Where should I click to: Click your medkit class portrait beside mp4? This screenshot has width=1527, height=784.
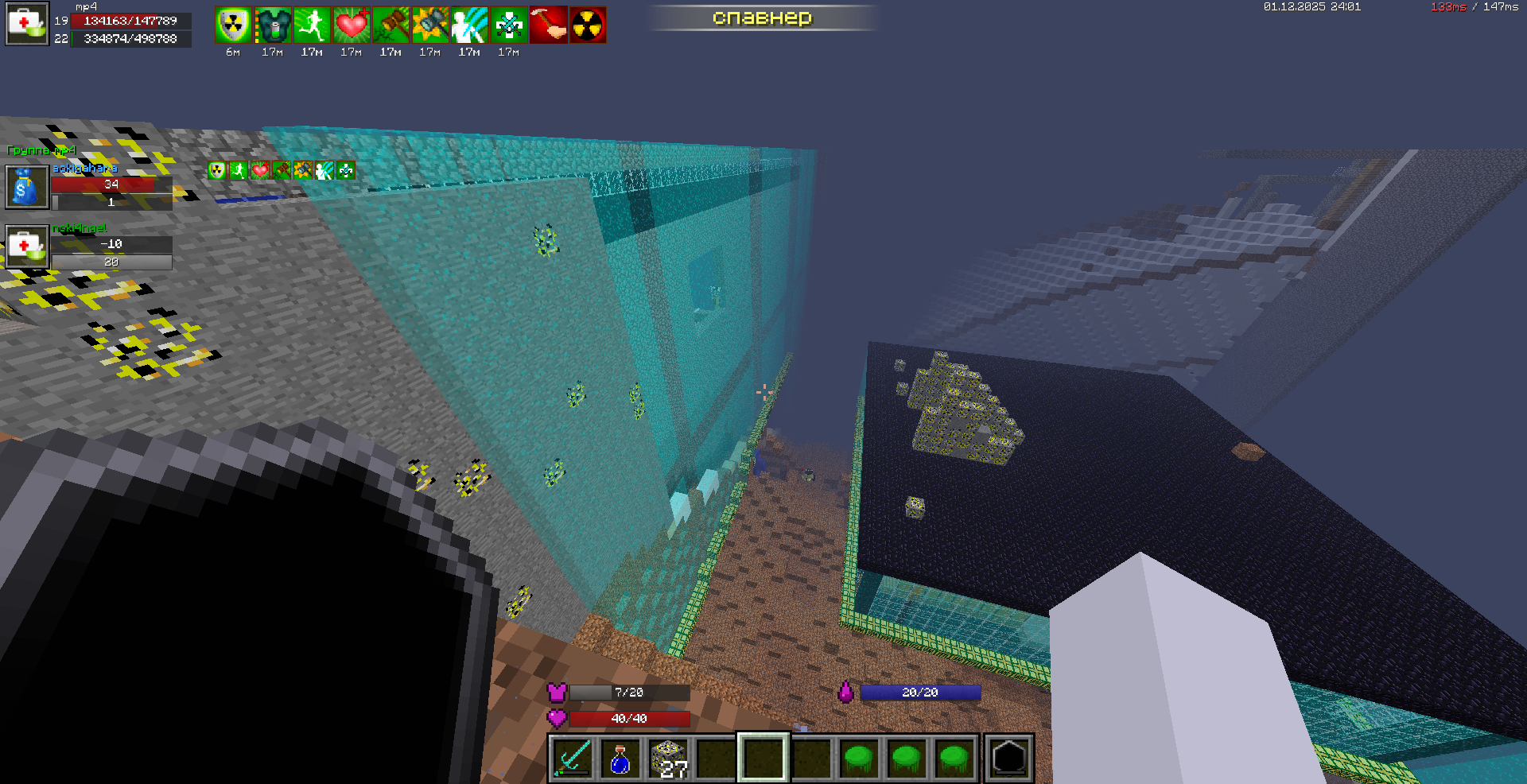[27, 25]
